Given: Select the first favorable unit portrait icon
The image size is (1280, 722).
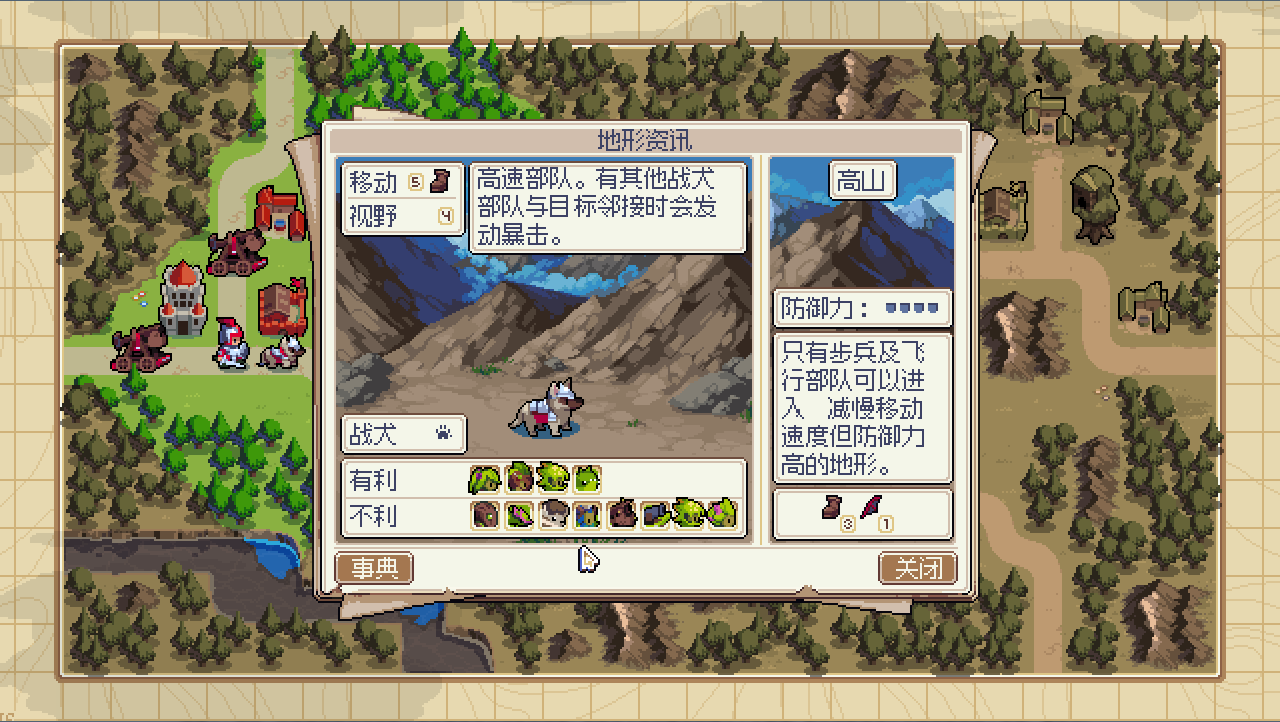Looking at the screenshot, I should 484,478.
